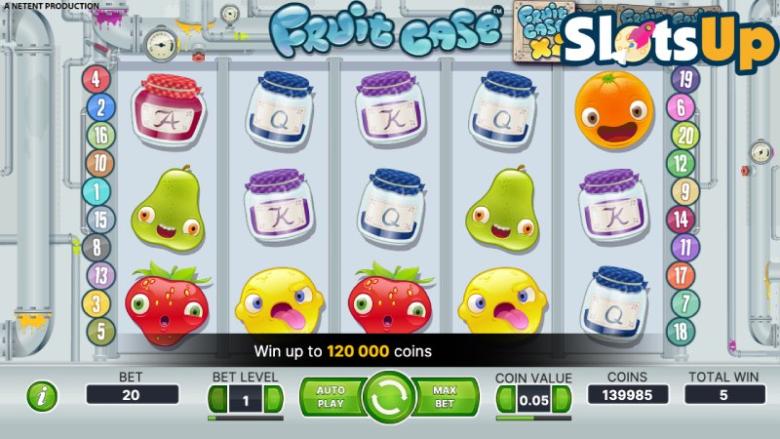780x439 pixels.
Task: Highlight payline 1 indicator
Action: (98, 192)
